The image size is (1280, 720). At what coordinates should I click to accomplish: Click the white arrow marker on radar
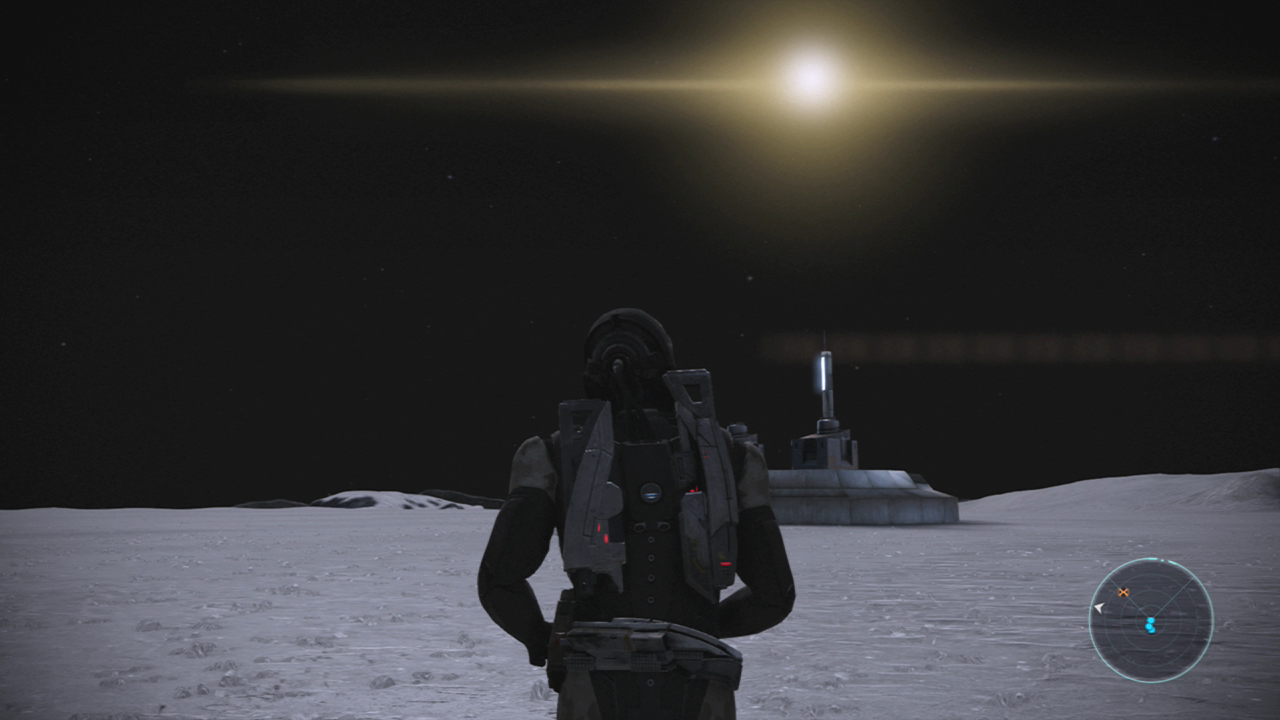point(1098,607)
